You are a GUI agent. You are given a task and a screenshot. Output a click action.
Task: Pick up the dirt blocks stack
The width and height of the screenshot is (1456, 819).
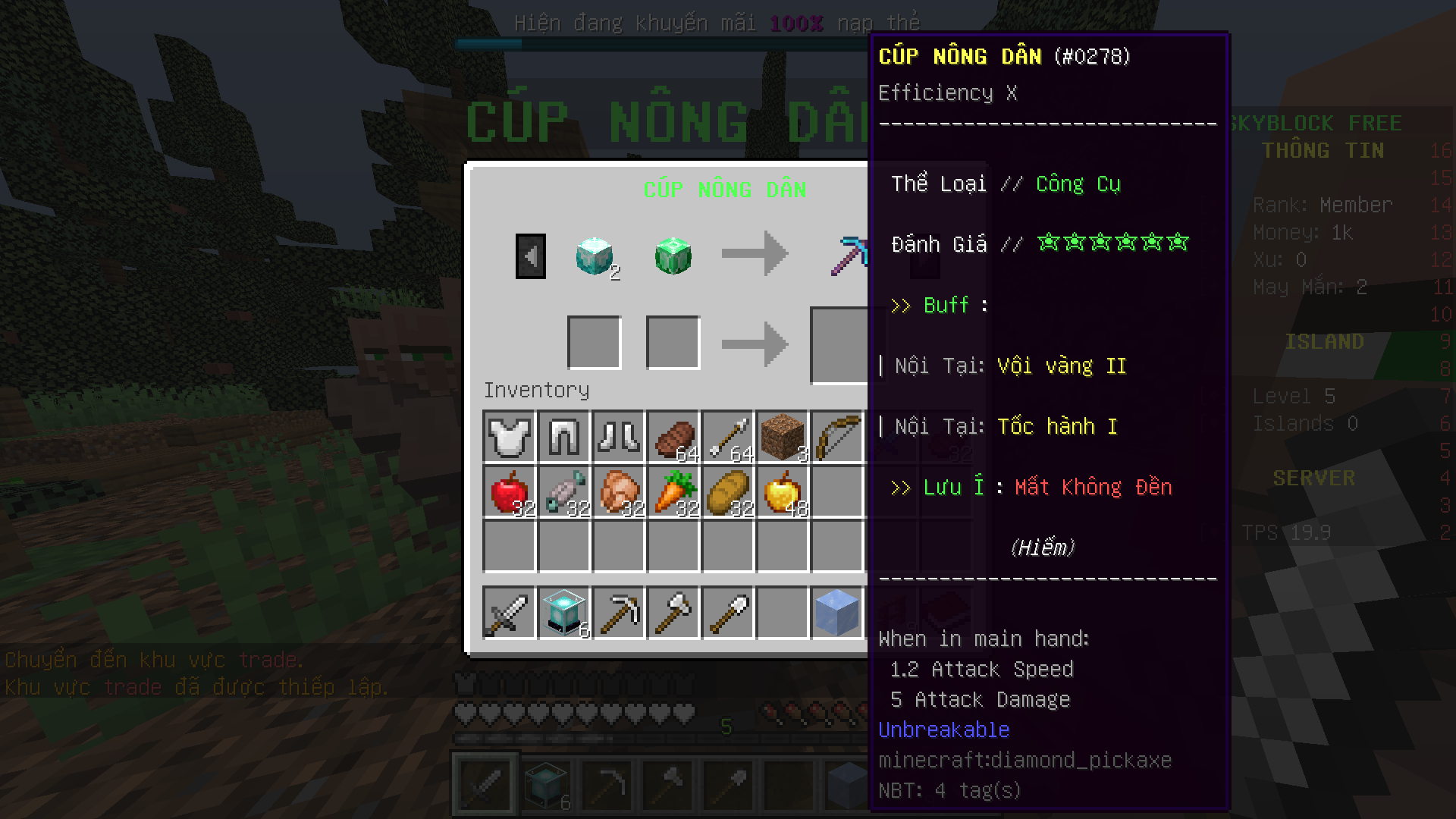point(782,438)
